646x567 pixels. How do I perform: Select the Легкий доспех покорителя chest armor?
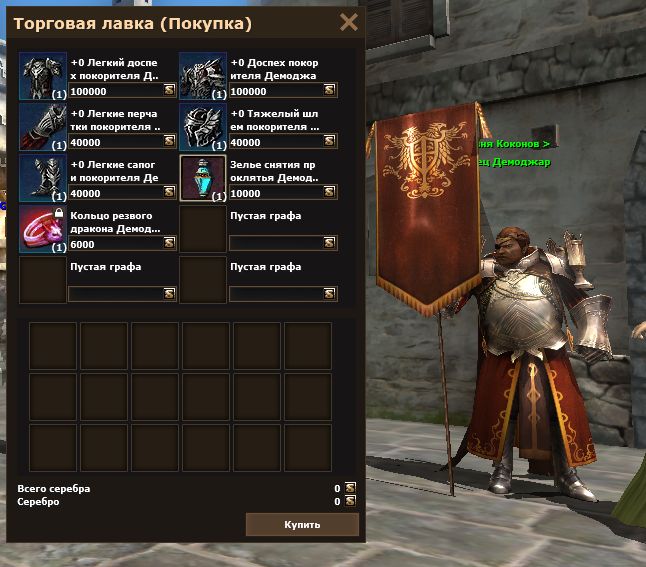point(43,76)
